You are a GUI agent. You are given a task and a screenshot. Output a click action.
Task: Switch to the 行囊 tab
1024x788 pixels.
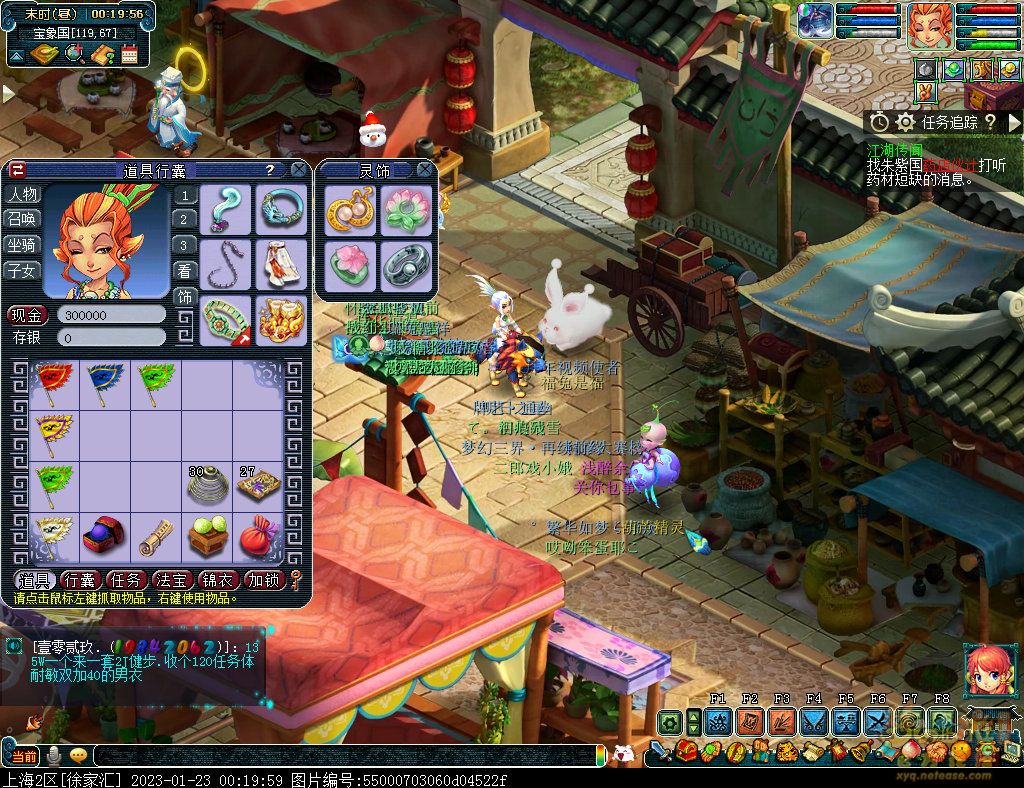coord(78,580)
